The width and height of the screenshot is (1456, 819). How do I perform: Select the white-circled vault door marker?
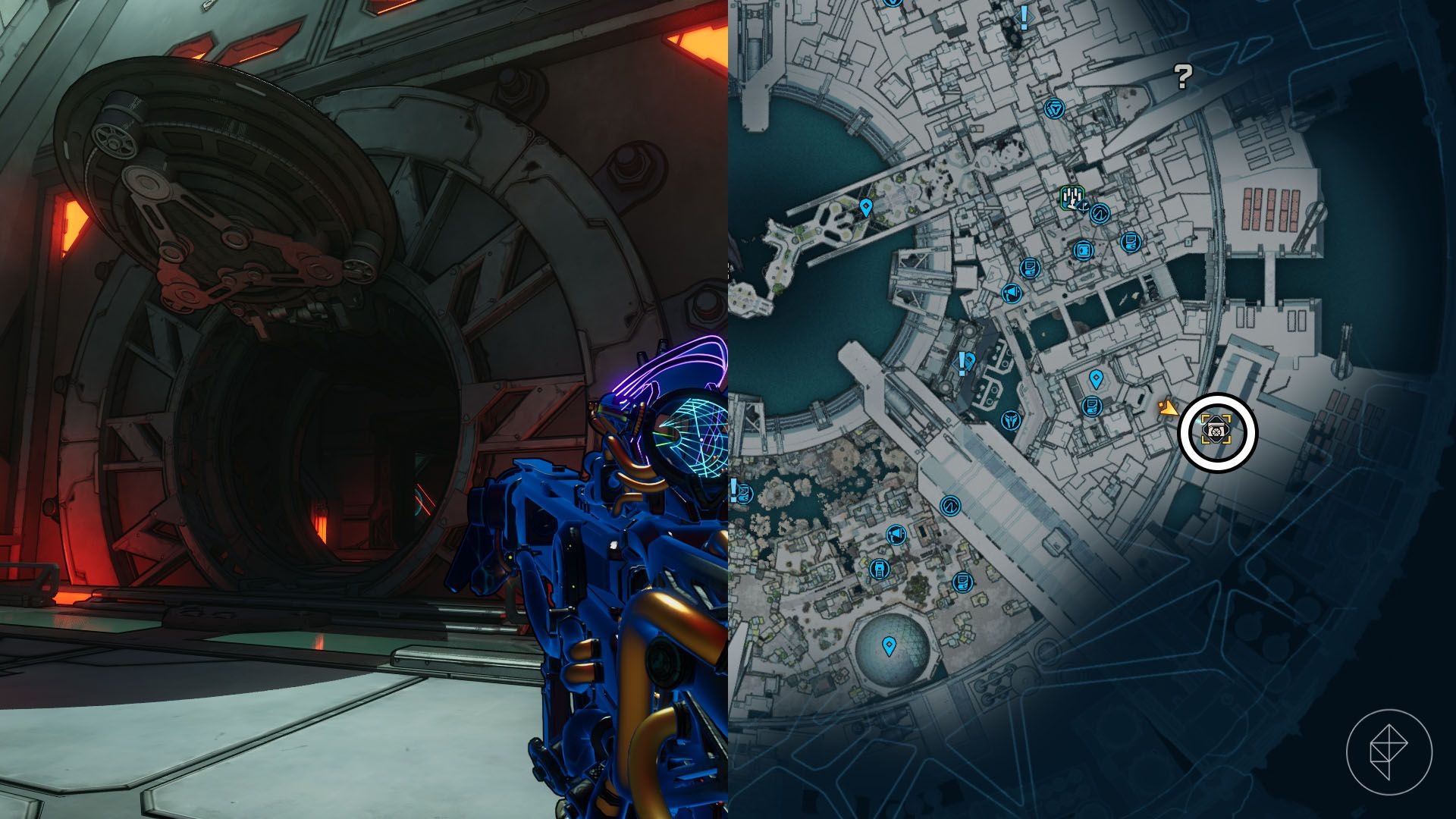coord(1217,431)
